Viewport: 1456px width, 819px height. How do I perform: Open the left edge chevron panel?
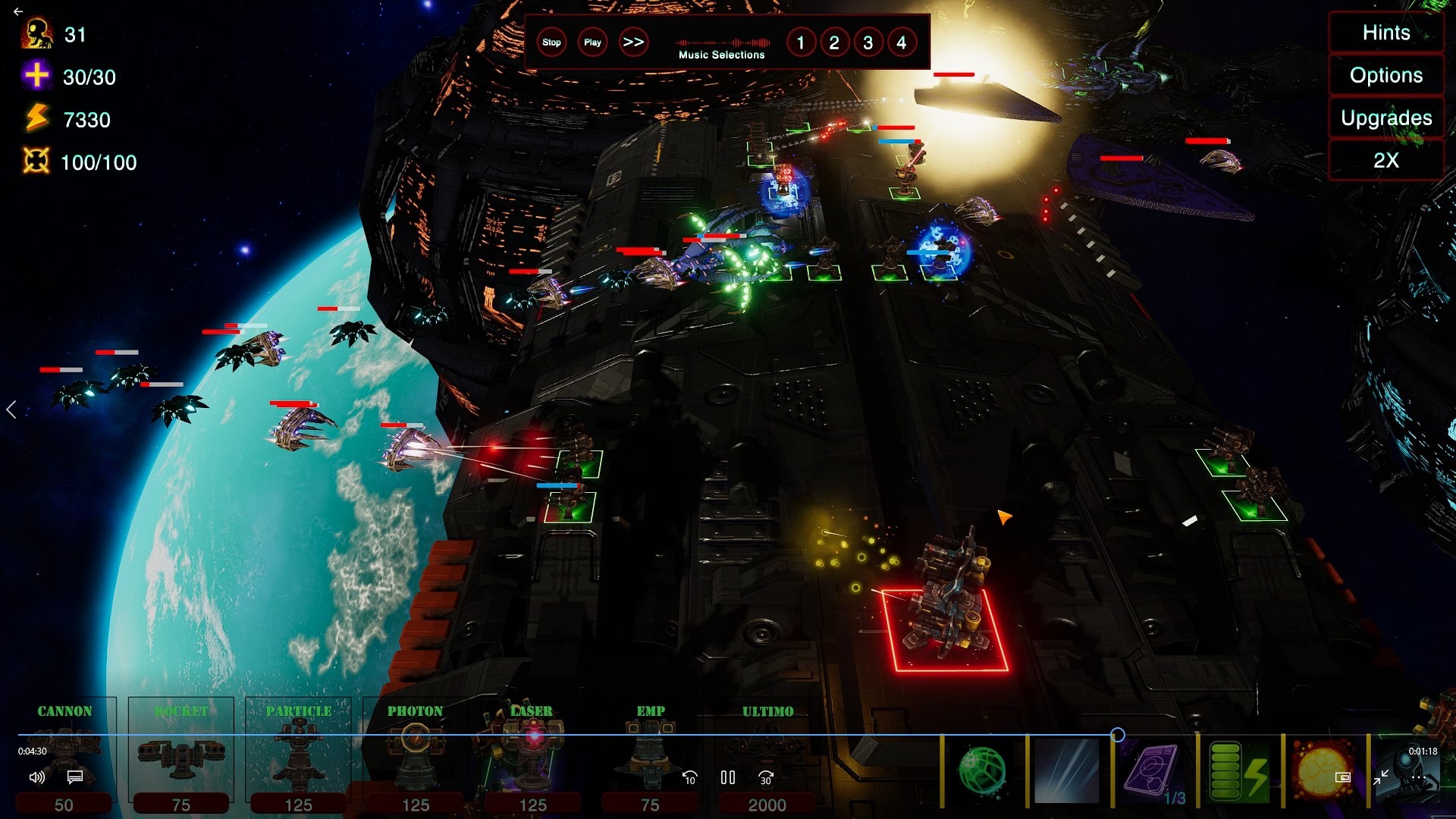(12, 409)
